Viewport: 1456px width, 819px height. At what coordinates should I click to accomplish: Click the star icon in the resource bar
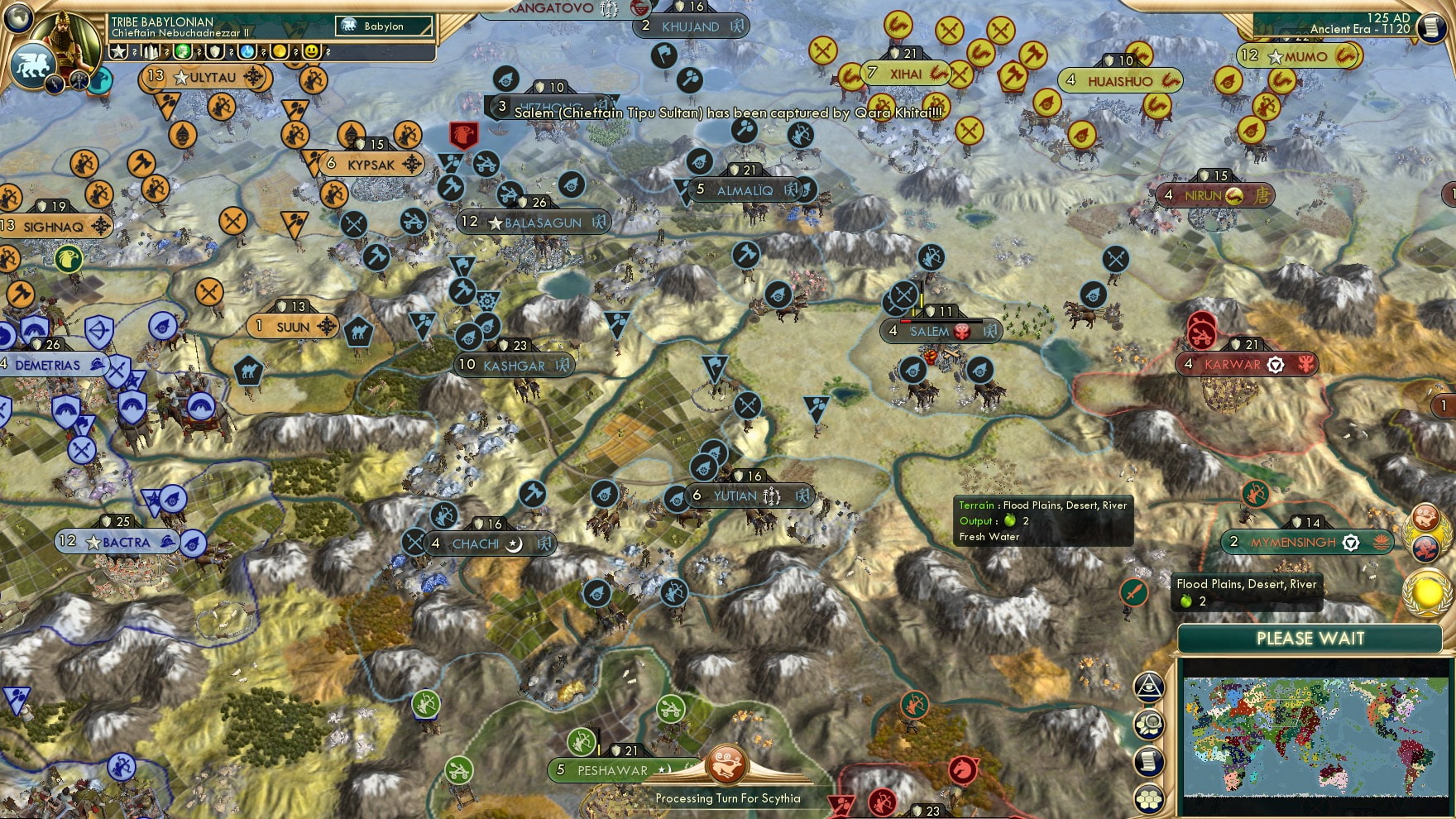pos(118,51)
